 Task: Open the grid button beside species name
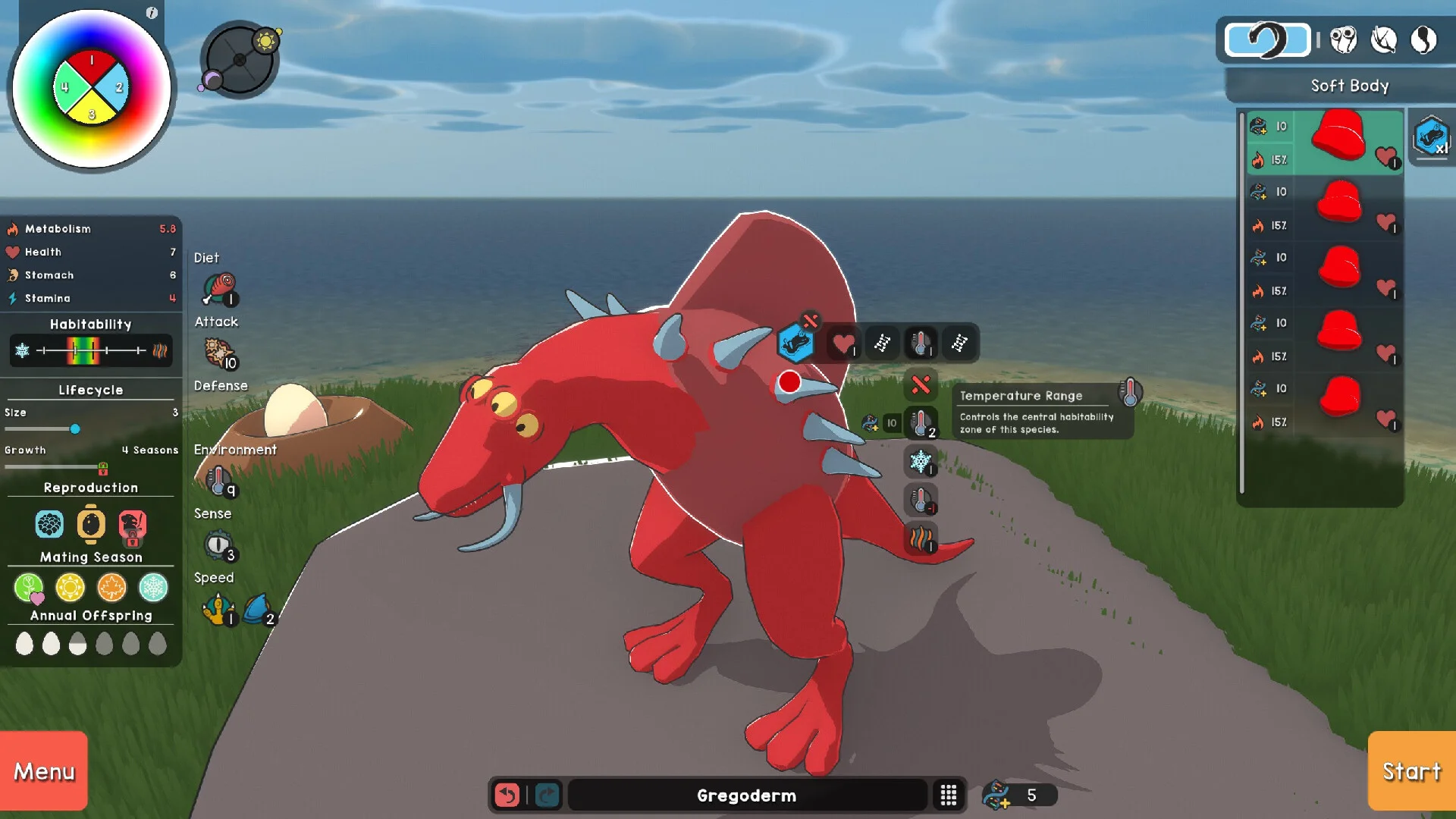coord(948,795)
